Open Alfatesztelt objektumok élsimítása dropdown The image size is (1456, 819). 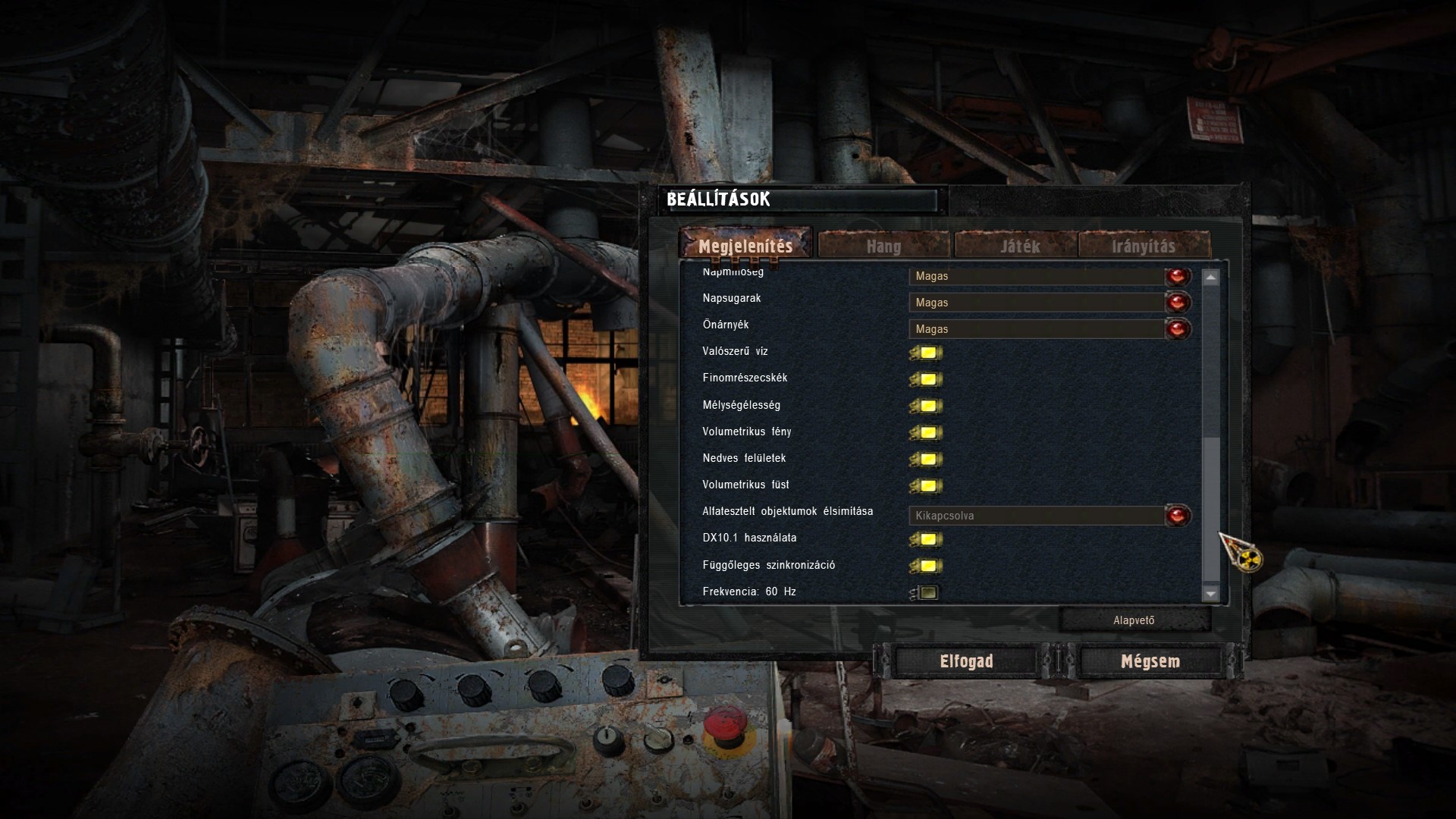(1178, 516)
